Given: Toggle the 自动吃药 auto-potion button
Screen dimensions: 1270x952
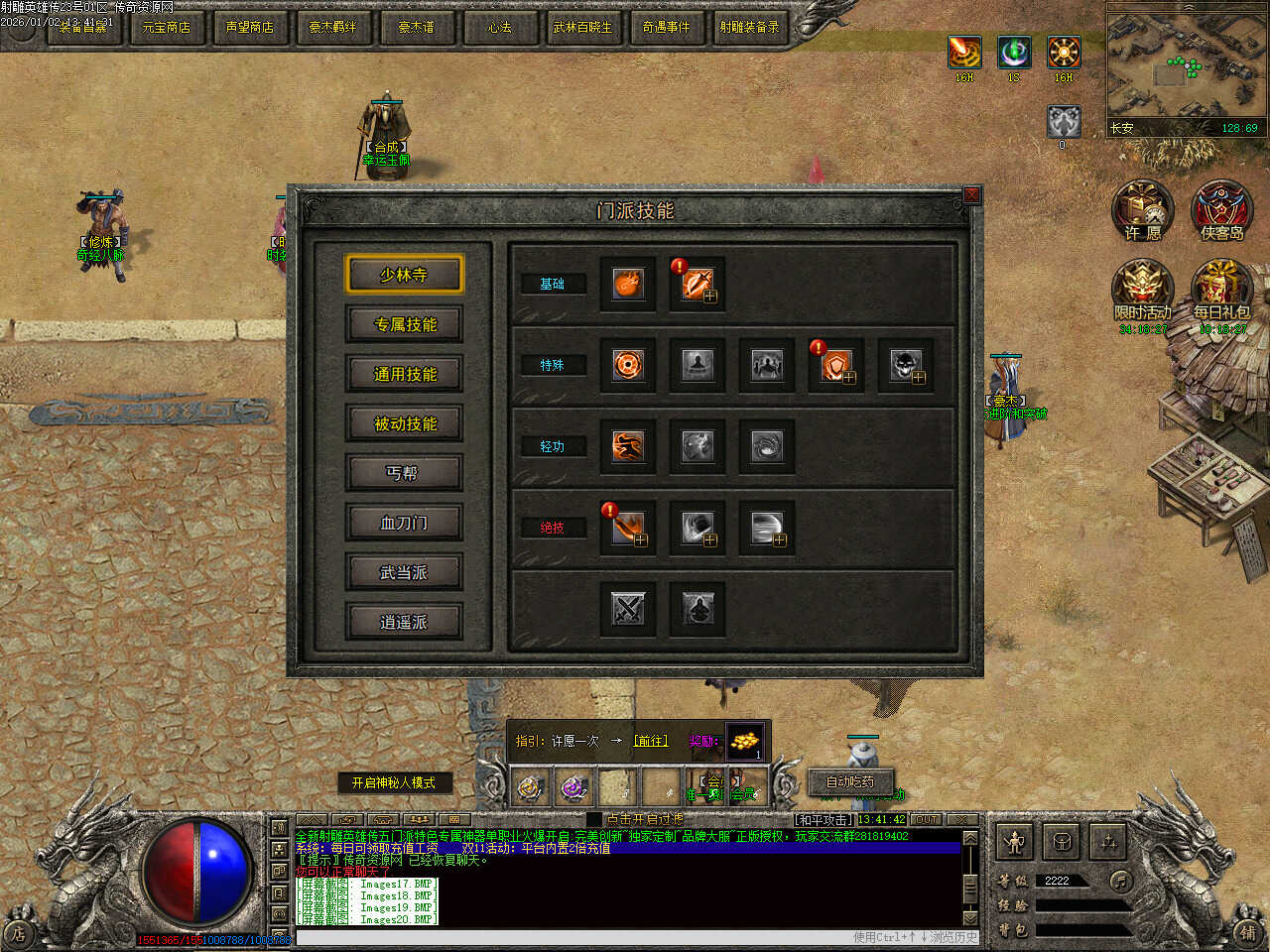Looking at the screenshot, I should tap(850, 781).
